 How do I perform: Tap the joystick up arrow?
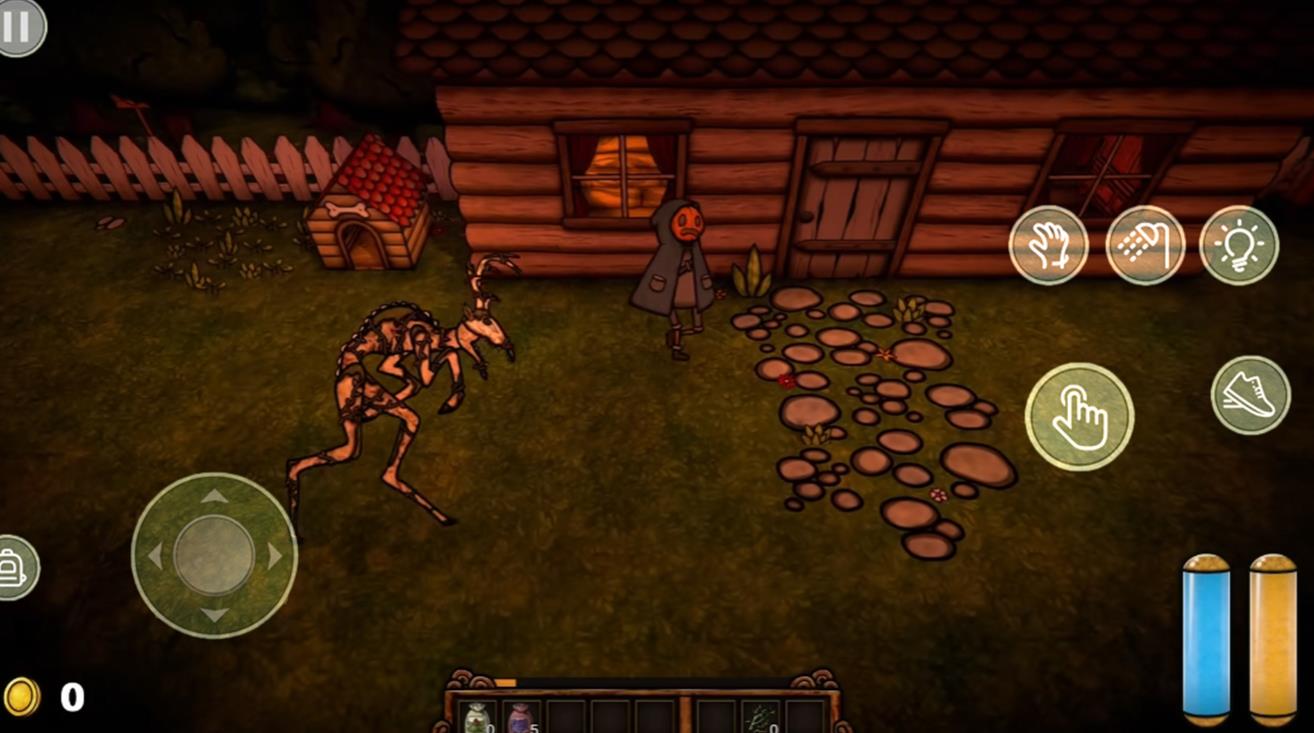[214, 496]
